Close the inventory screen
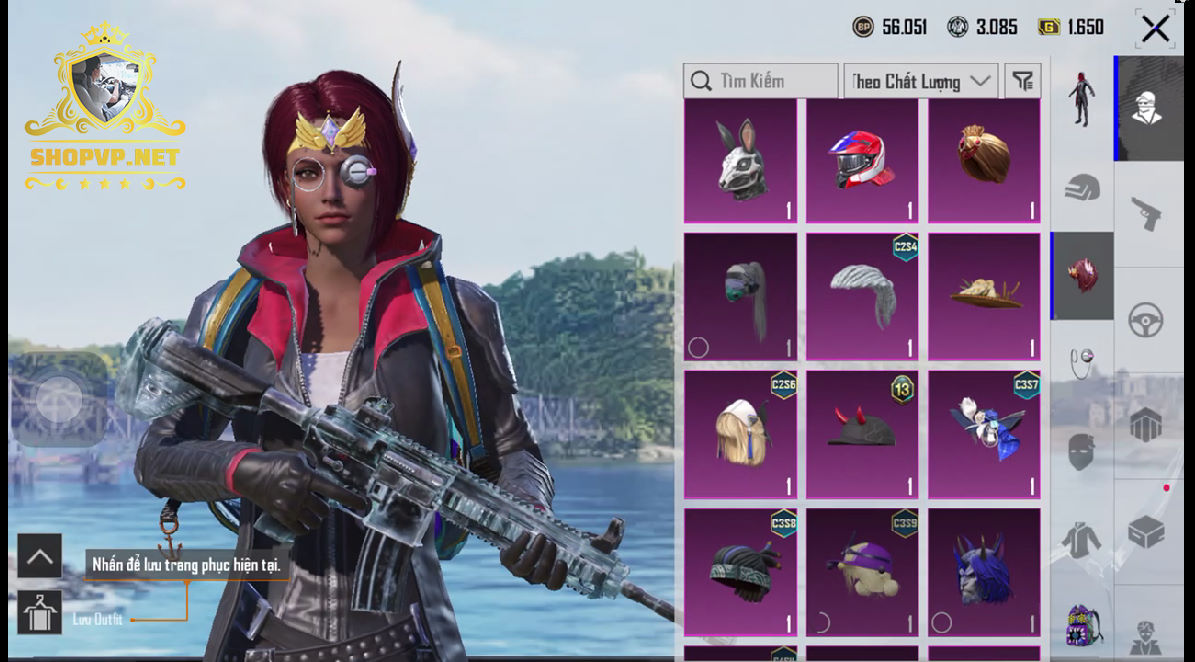The height and width of the screenshot is (662, 1195). [x=1155, y=28]
